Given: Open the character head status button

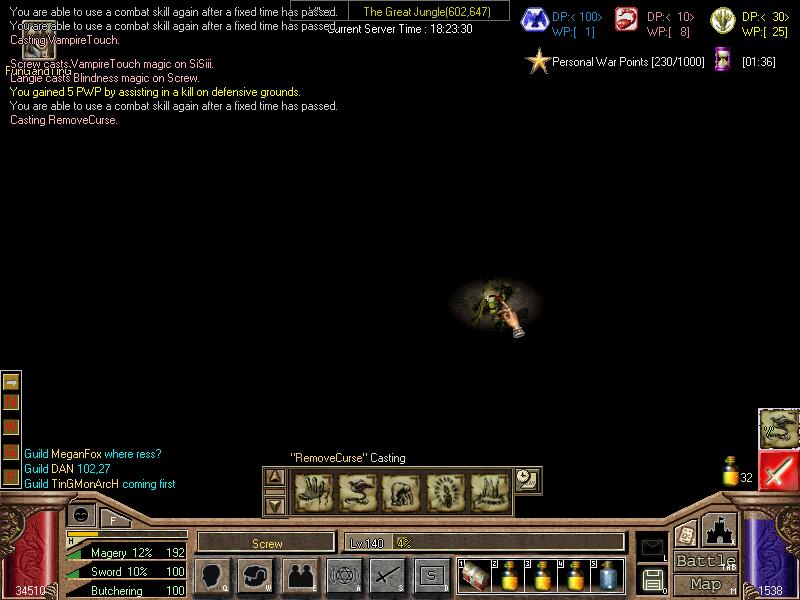Looking at the screenshot, I should point(212,576).
